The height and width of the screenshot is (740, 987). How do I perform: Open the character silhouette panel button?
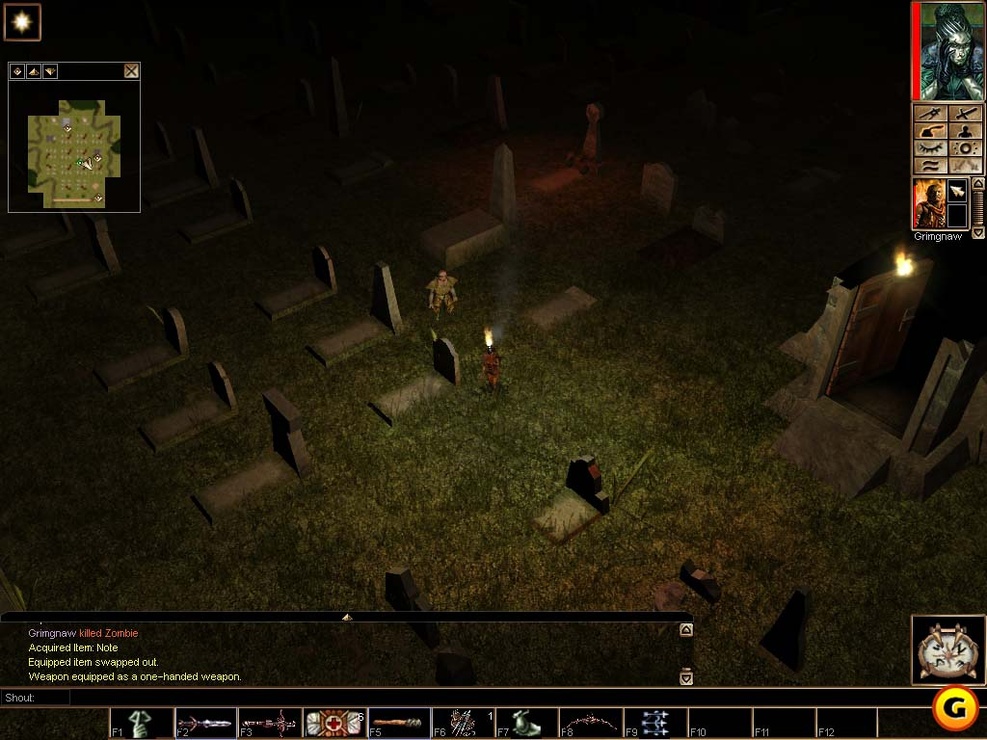click(964, 131)
